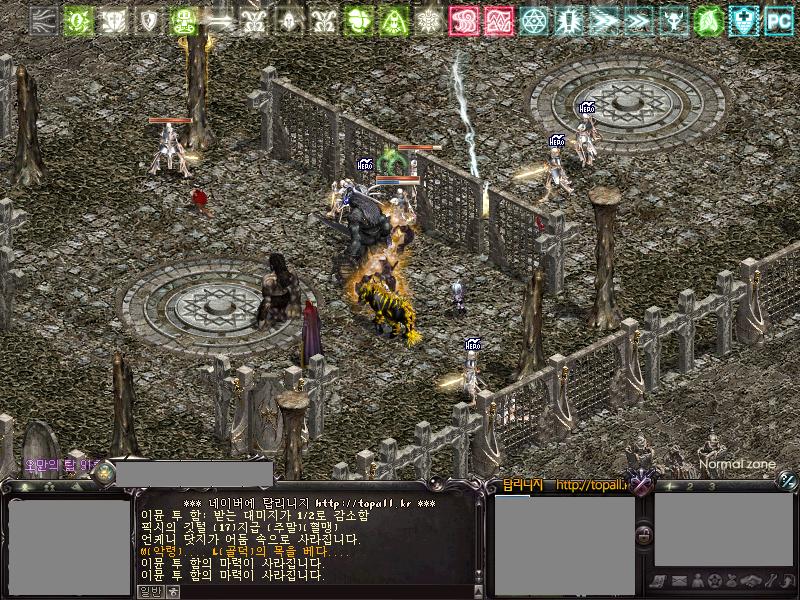Click the small button beside the 일반 tab
This screenshot has height=600, width=800.
tap(171, 590)
